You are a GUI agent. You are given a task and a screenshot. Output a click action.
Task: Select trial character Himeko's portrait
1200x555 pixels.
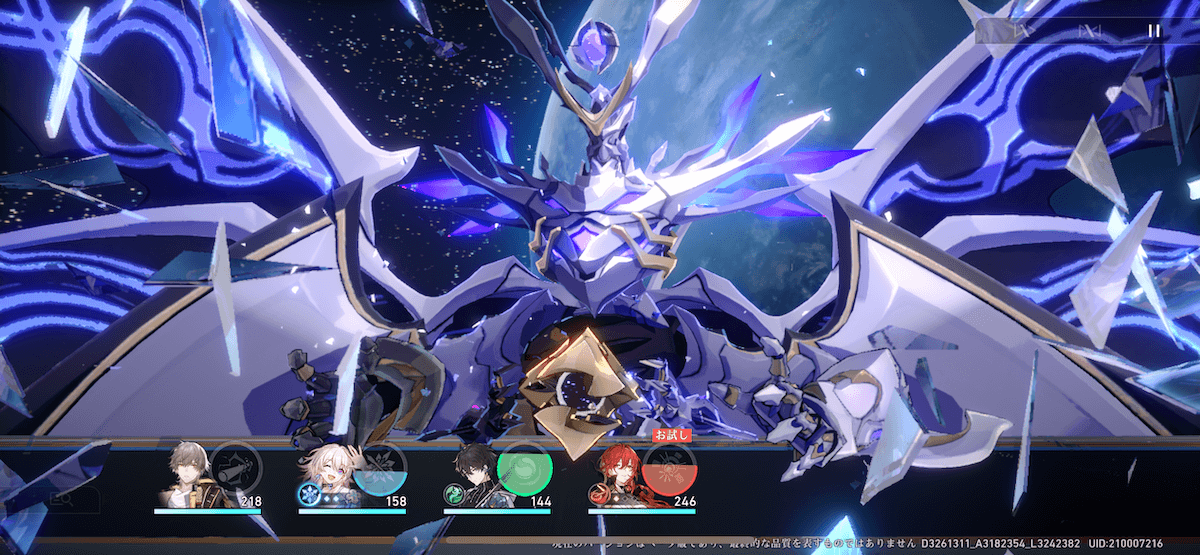pyautogui.click(x=615, y=472)
